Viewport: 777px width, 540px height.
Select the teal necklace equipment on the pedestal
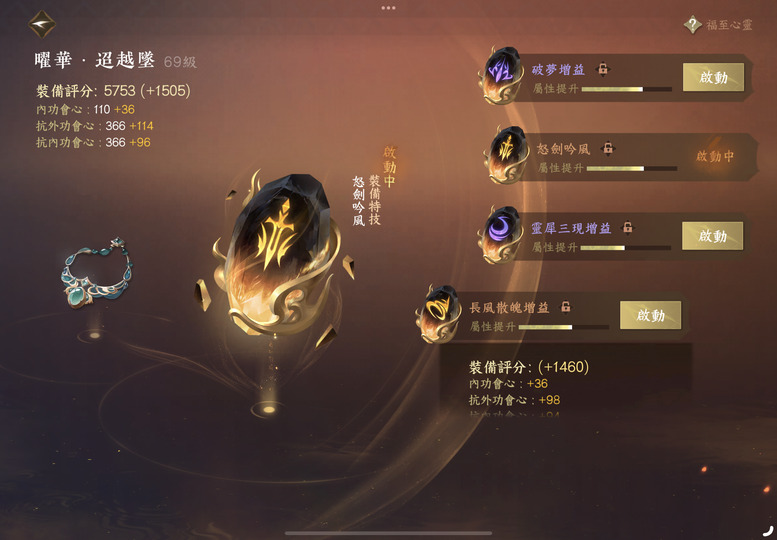96,273
